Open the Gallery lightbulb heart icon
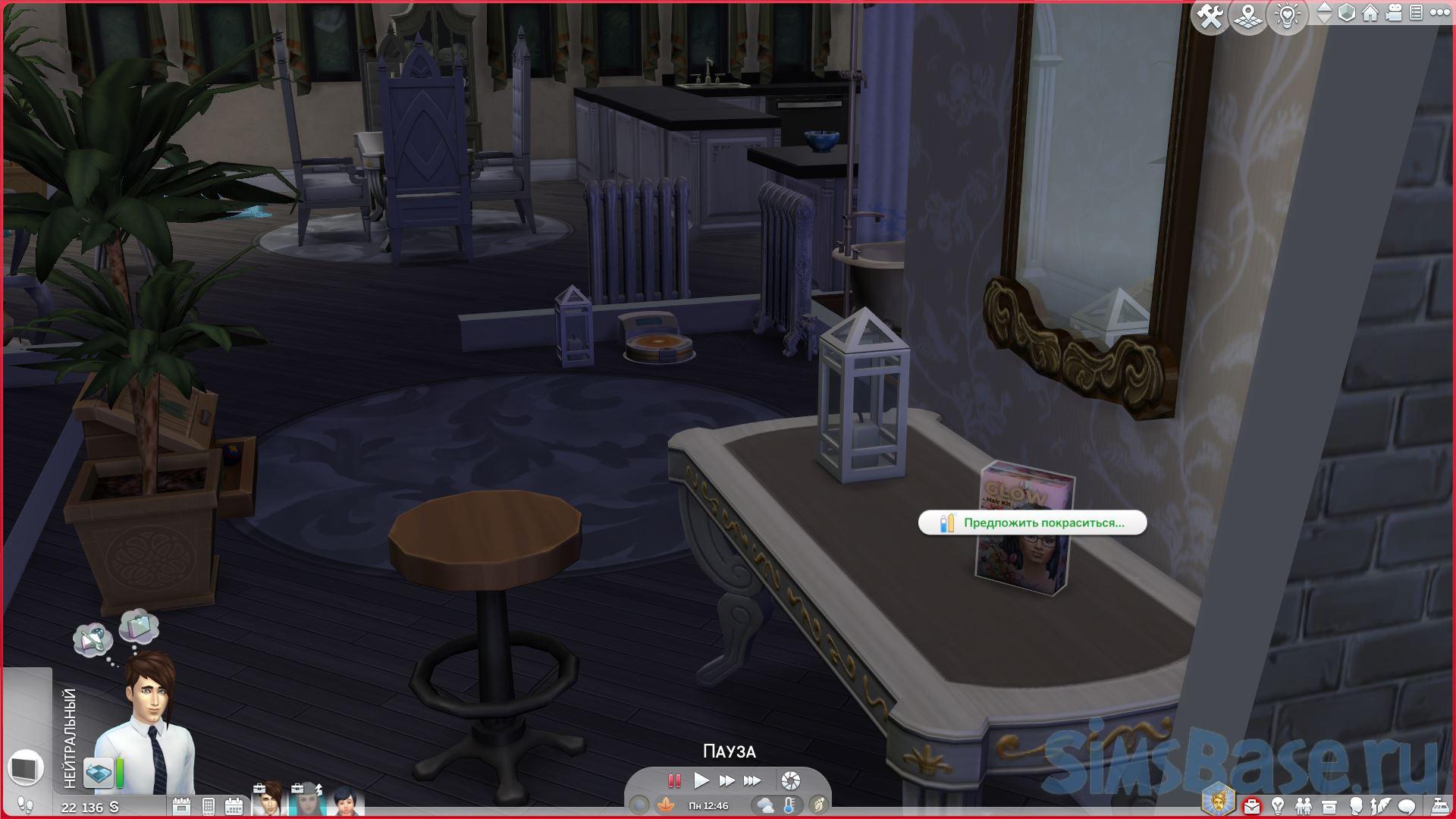 (1288, 17)
